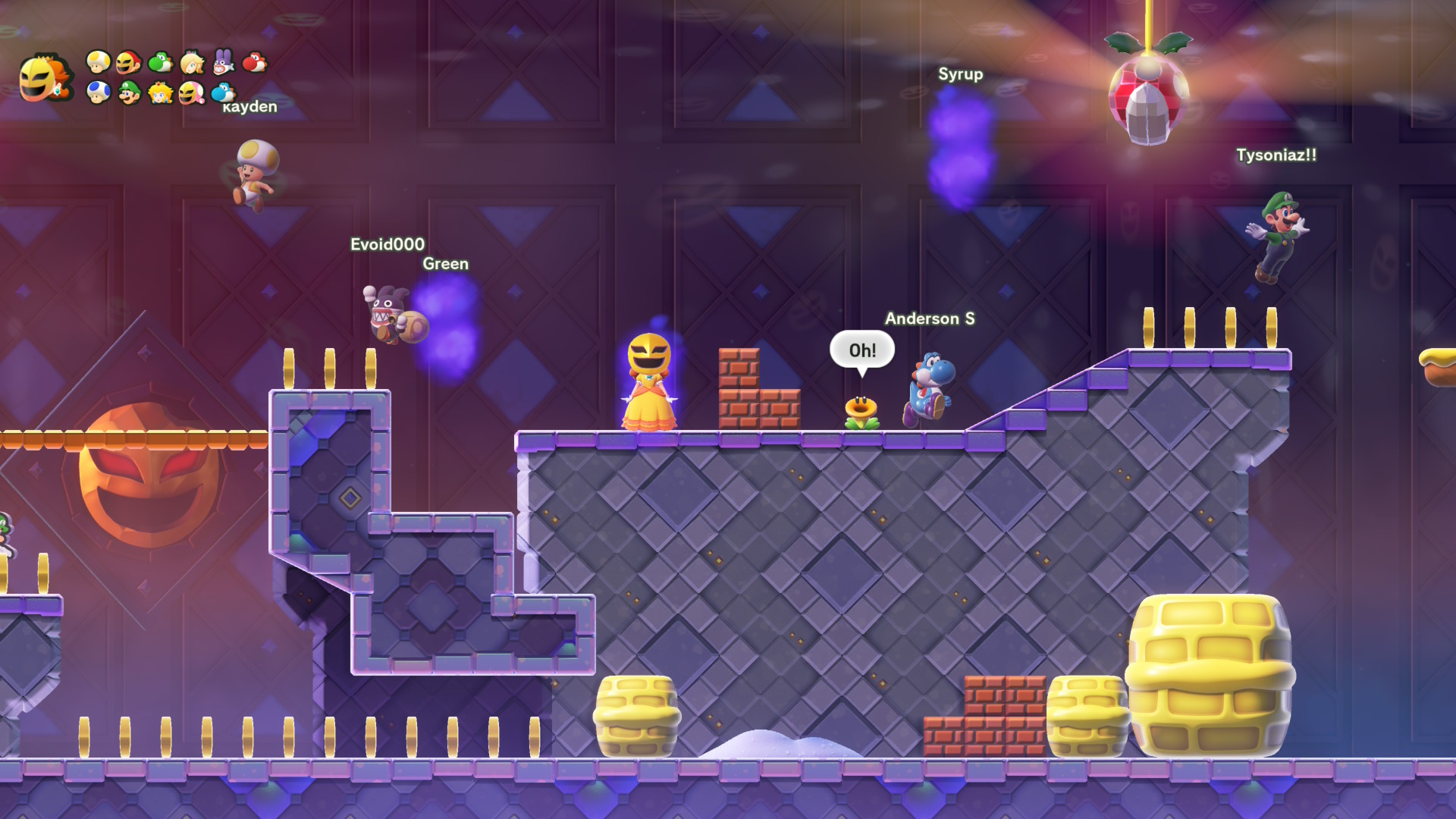
Task: Click the Blue Toad player icon
Action: click(x=99, y=93)
